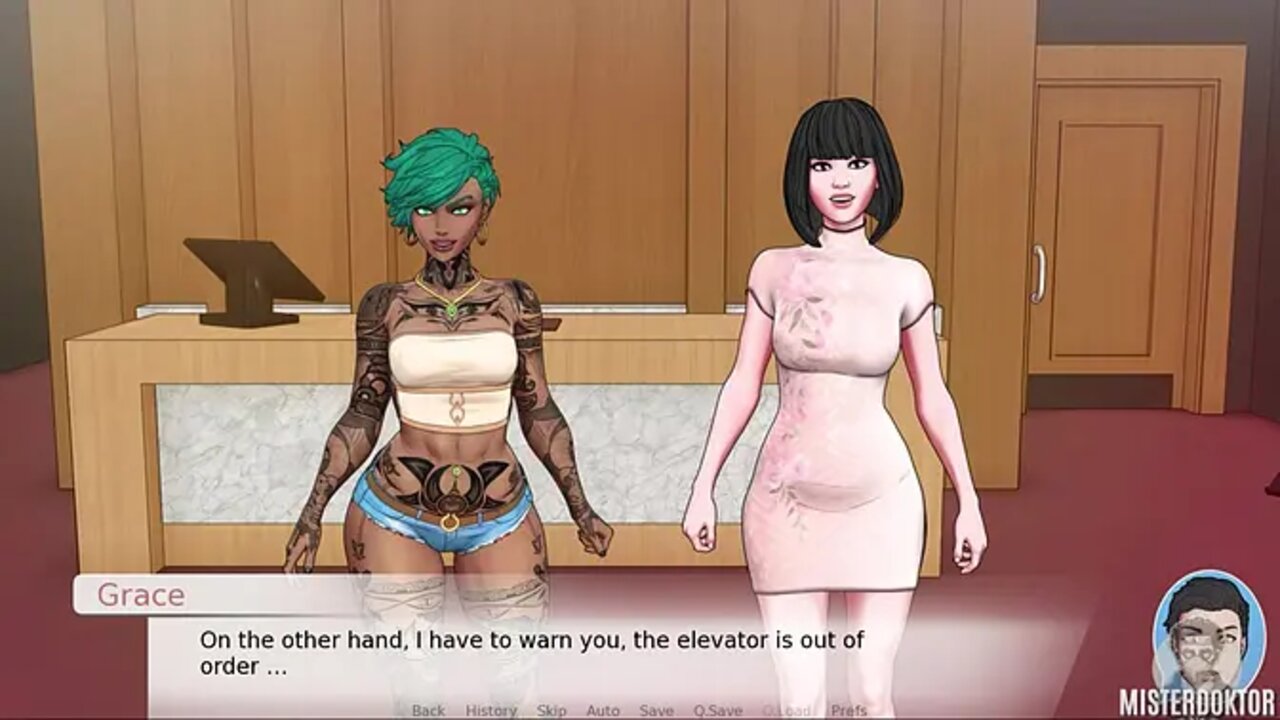
Task: Quick load with Q.Load
Action: point(786,710)
